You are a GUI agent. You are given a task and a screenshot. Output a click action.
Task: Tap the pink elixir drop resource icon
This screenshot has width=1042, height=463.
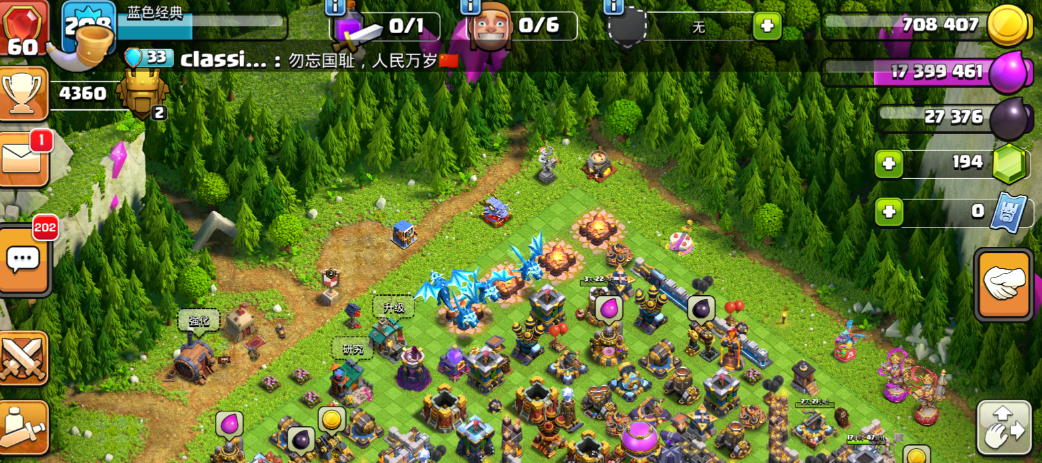(1008, 72)
